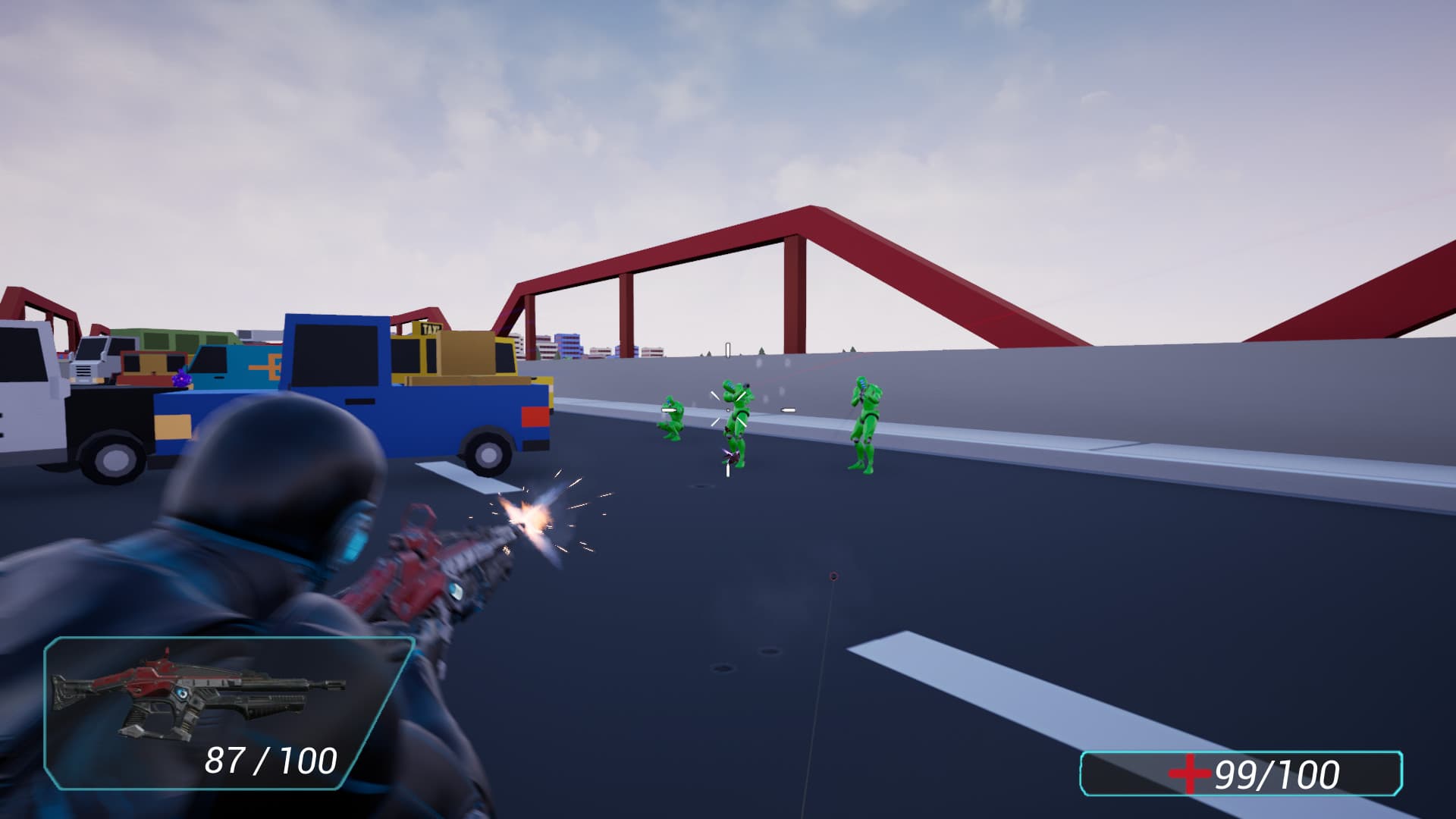Viewport: 1456px width, 819px height.
Task: Click the white crosshair reticle on screen
Action: click(727, 409)
